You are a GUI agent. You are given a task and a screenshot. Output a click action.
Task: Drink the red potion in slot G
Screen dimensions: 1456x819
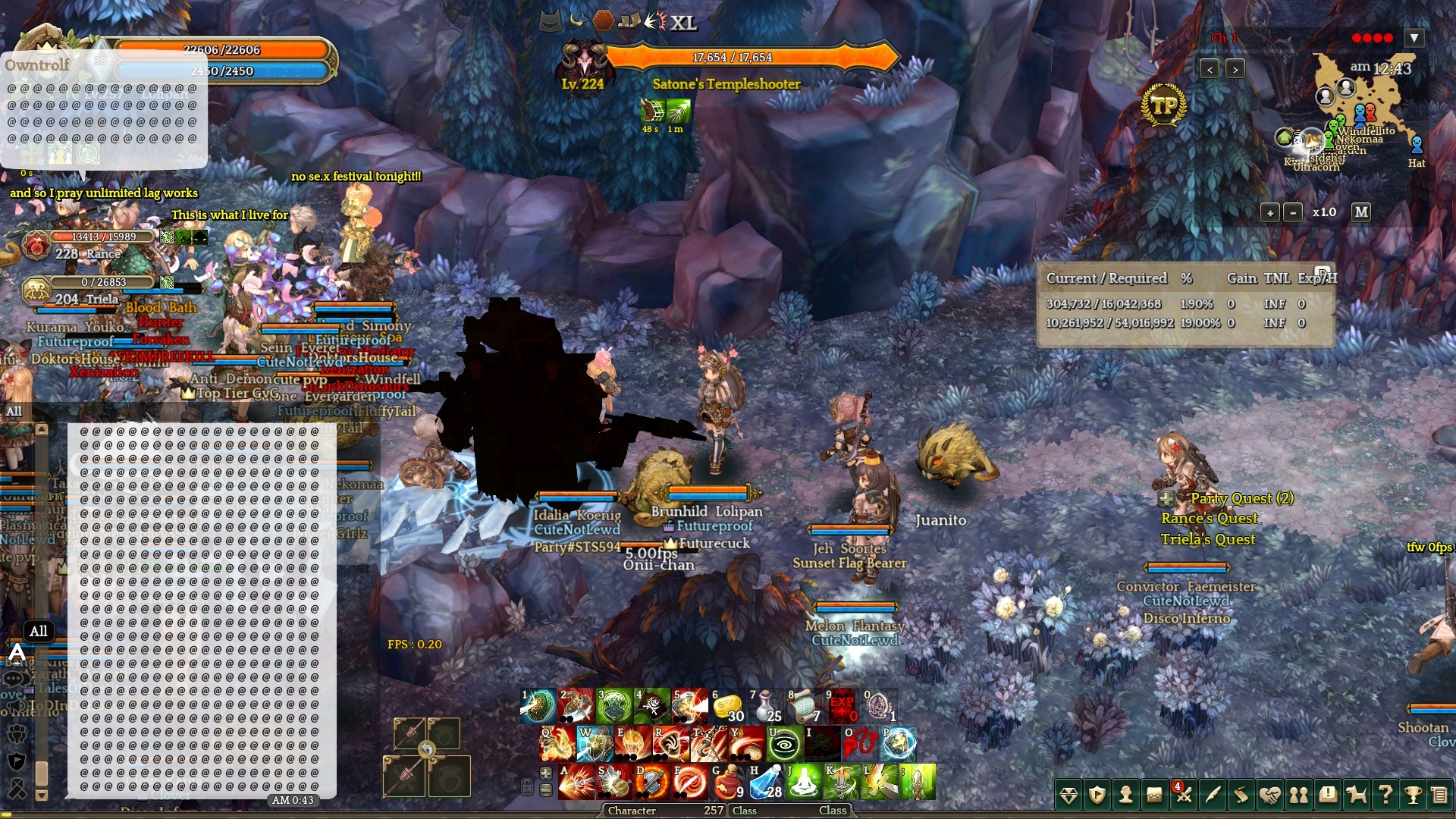(x=727, y=783)
